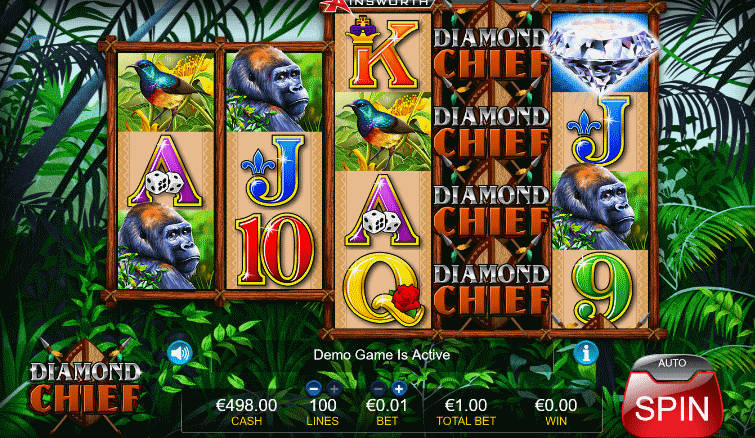
Task: Open the game info panel
Action: click(586, 352)
